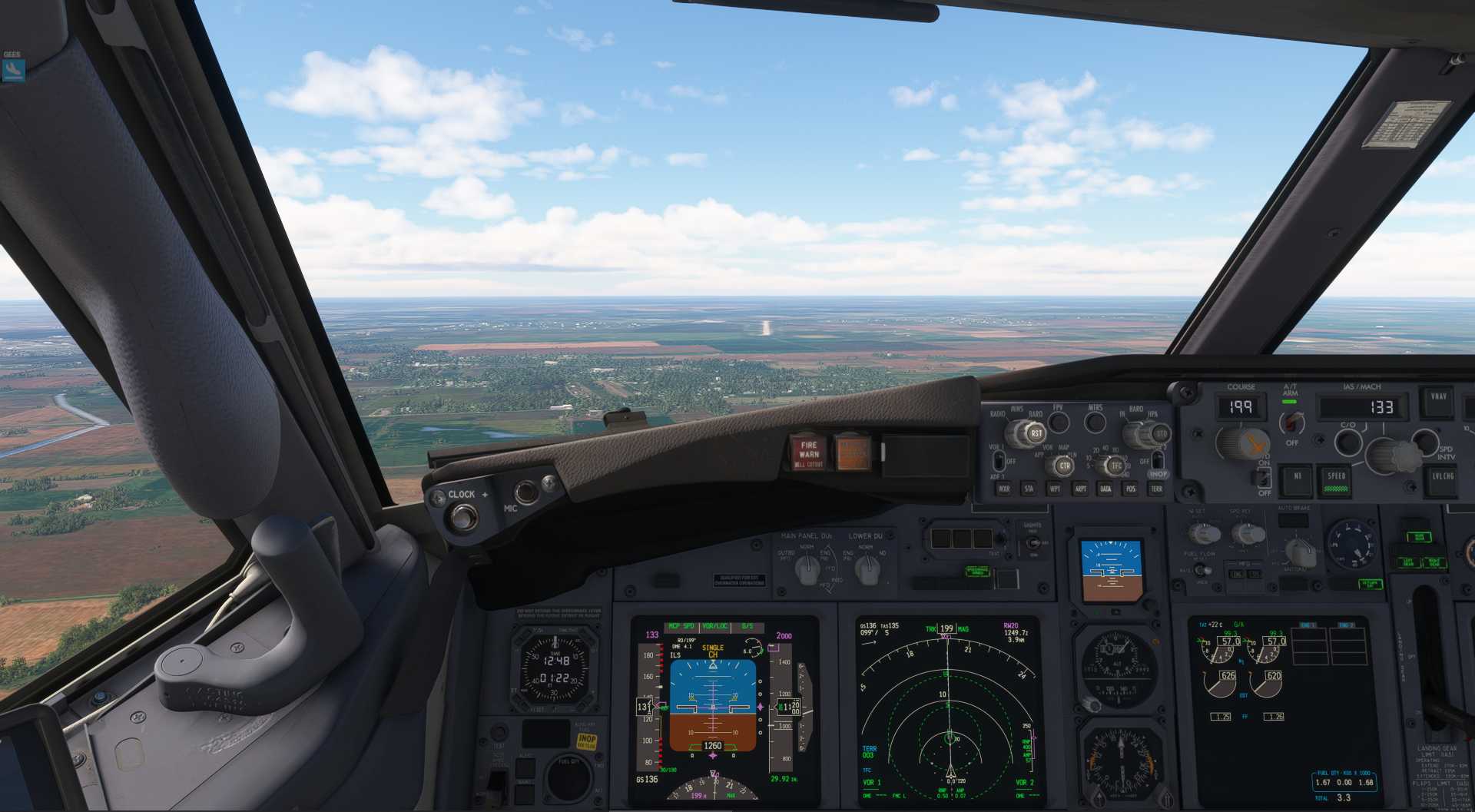Click the RST minimums reset knob

pos(1035,433)
